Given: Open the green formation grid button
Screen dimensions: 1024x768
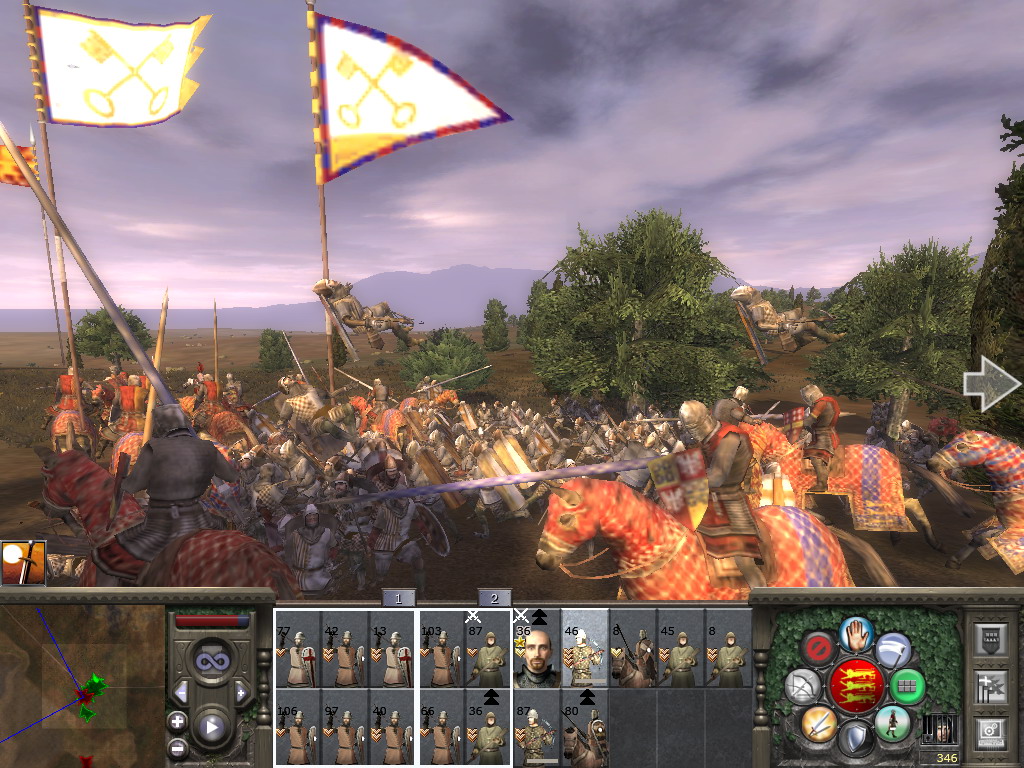Looking at the screenshot, I should click(907, 686).
